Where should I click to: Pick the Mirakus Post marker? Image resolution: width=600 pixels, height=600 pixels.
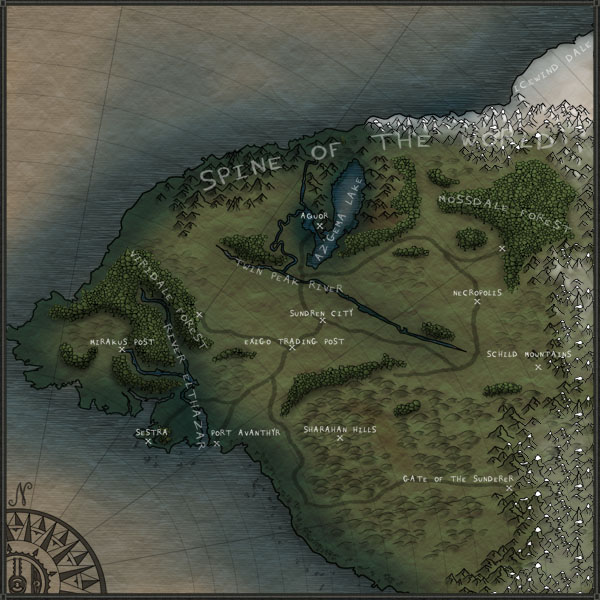pos(122,349)
